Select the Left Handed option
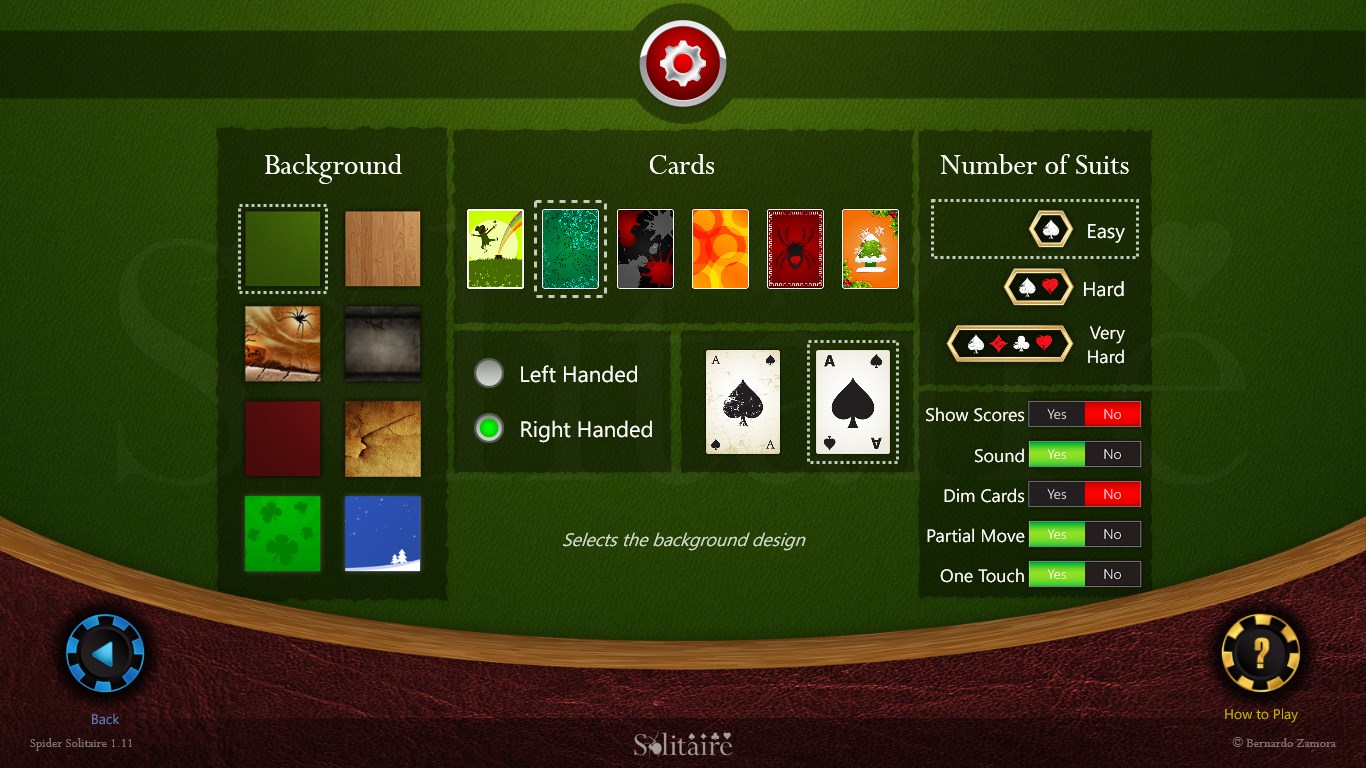The image size is (1366, 768). pos(489,373)
